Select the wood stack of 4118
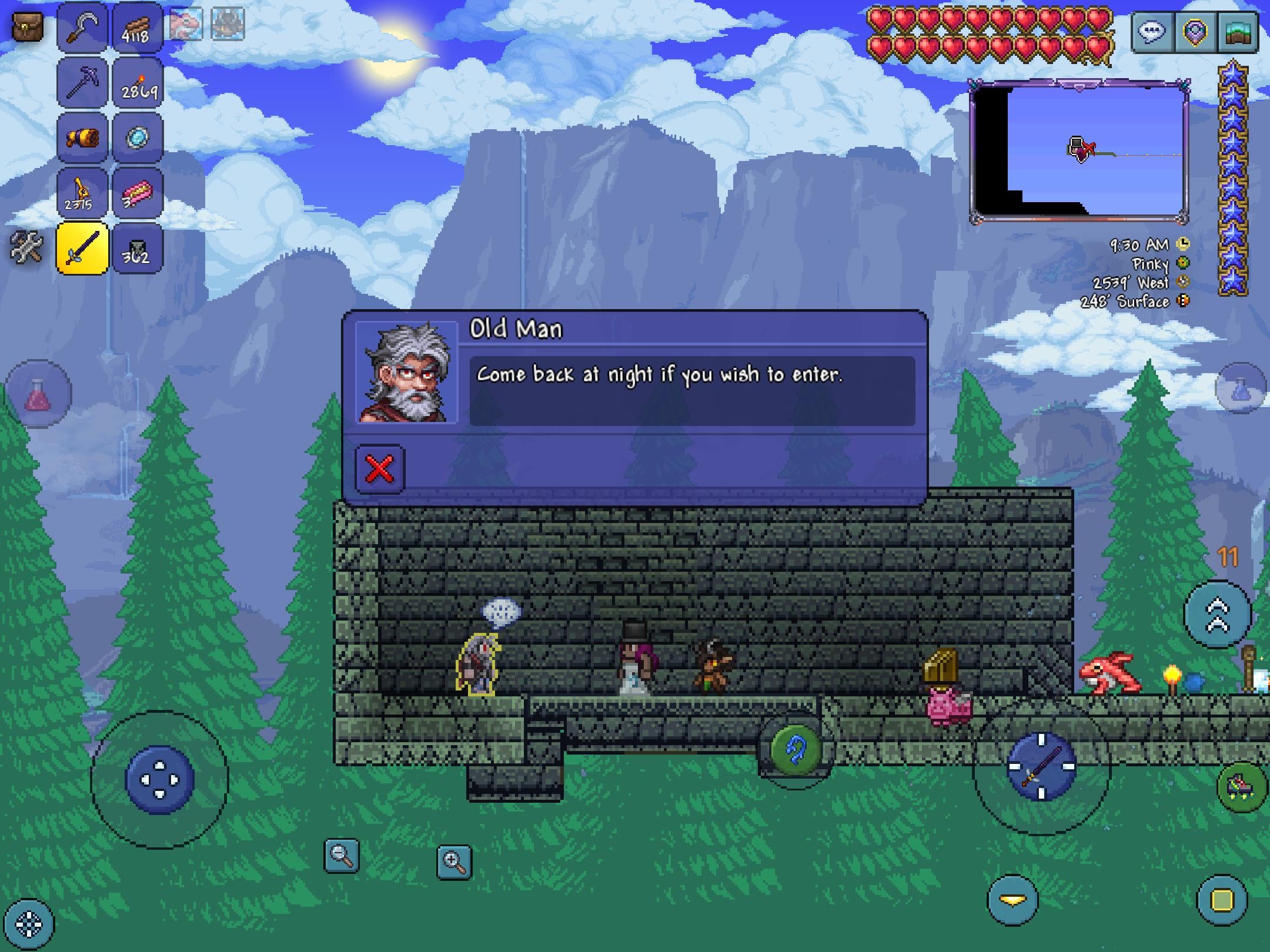 tap(136, 27)
